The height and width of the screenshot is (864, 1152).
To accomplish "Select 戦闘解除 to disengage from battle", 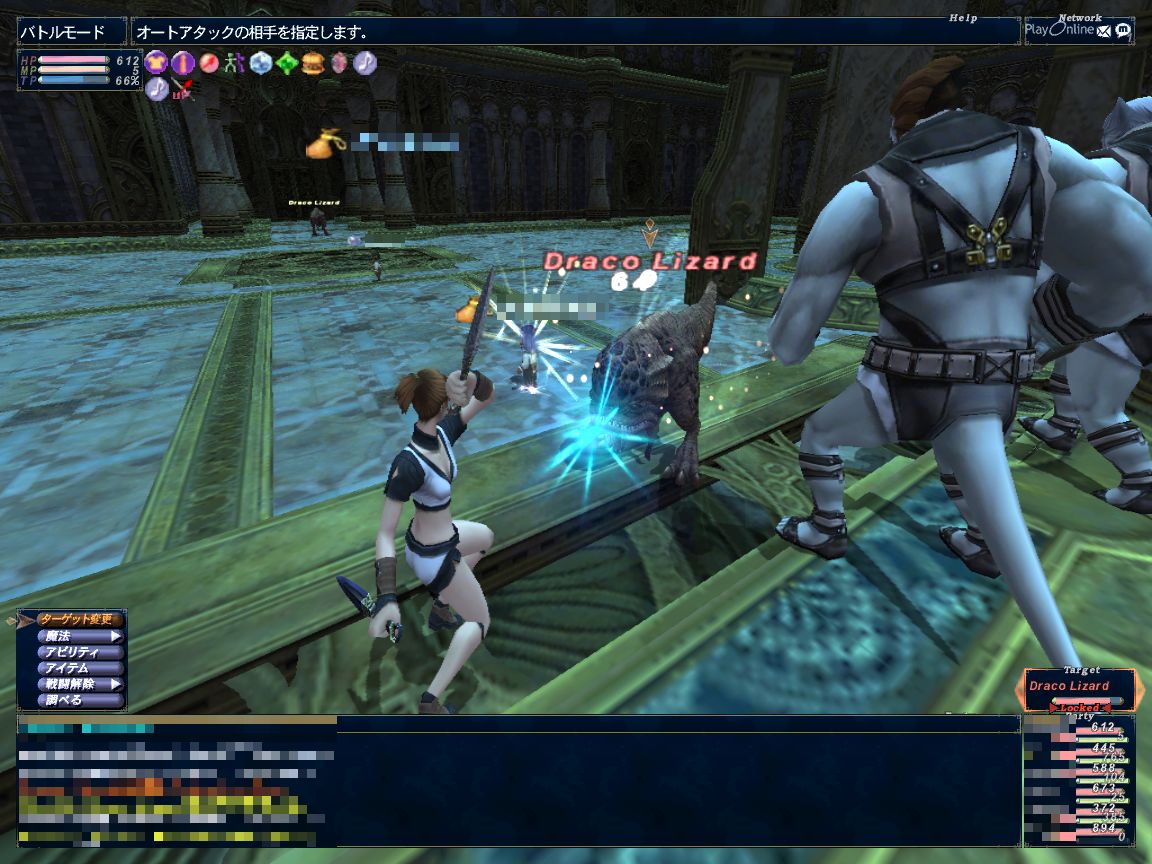I will click(80, 684).
